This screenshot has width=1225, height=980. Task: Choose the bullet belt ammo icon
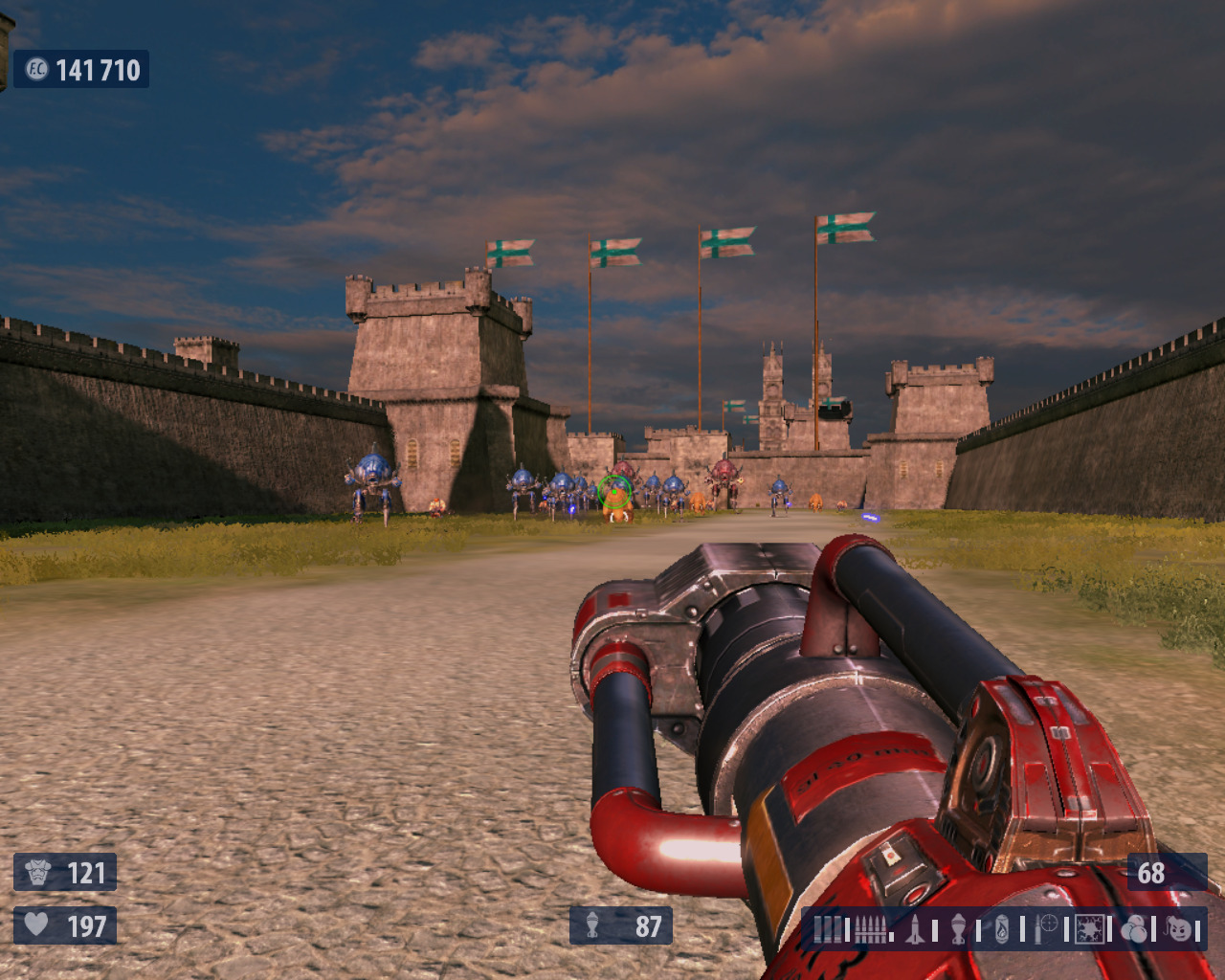[871, 928]
